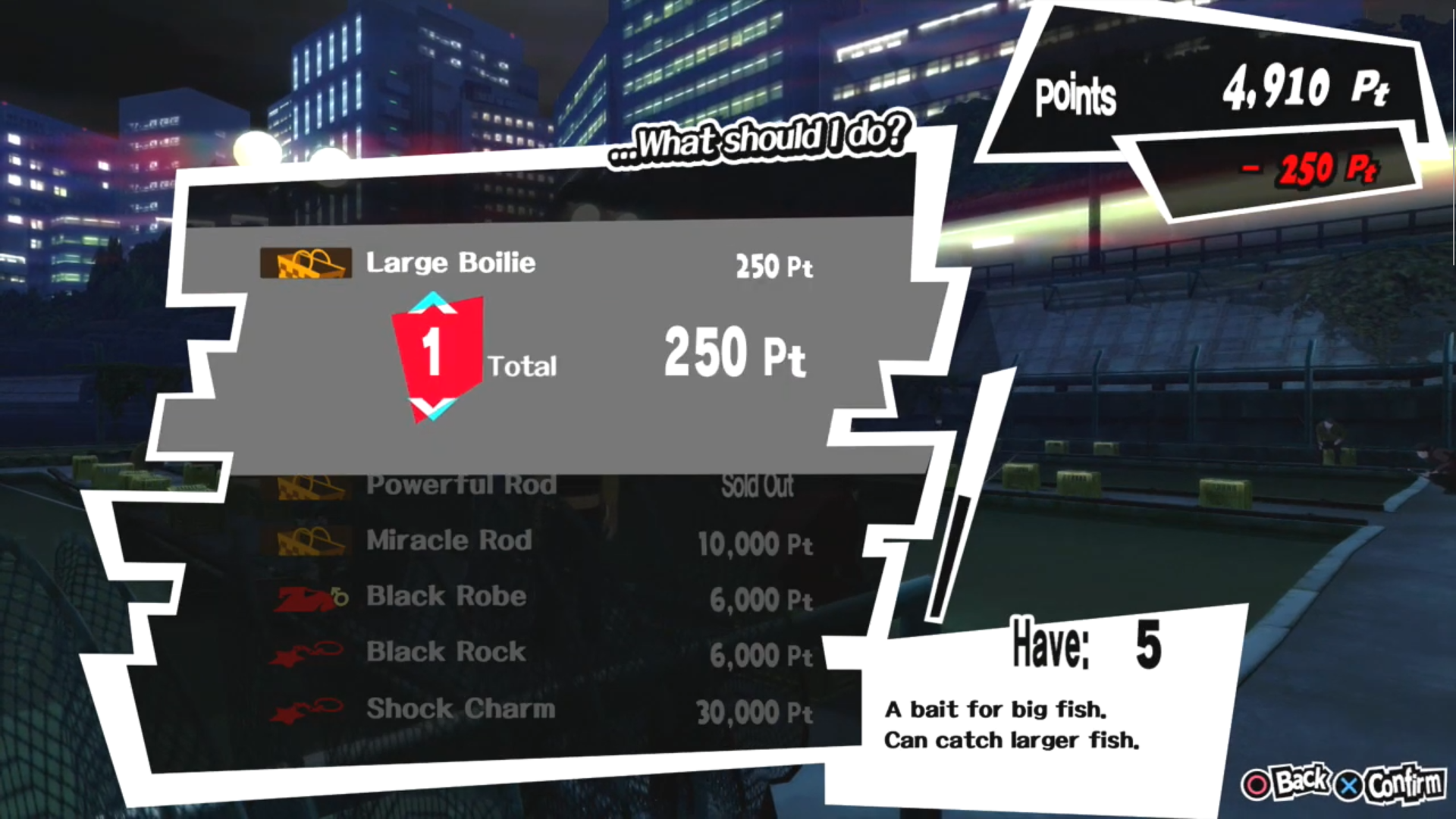Viewport: 1456px width, 819px height.
Task: Click the Sold Out label for Powerful Rod
Action: tap(758, 486)
